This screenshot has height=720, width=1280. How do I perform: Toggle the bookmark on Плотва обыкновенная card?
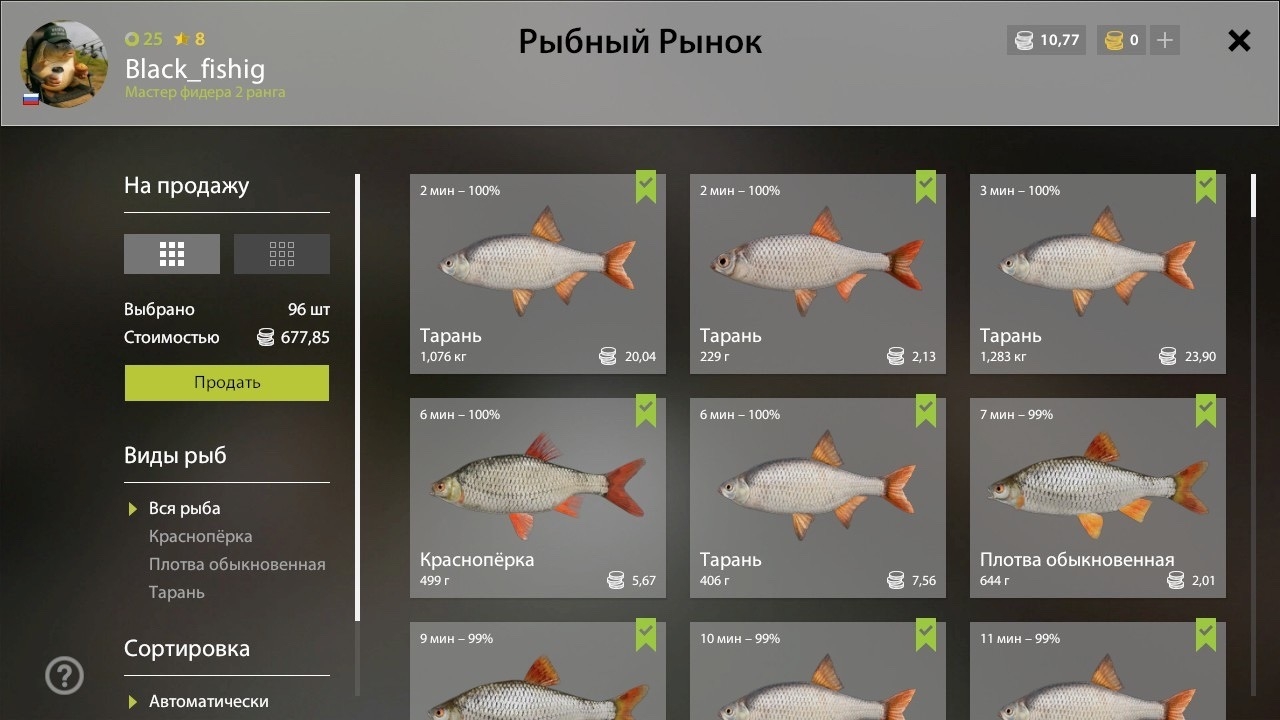pyautogui.click(x=1207, y=412)
